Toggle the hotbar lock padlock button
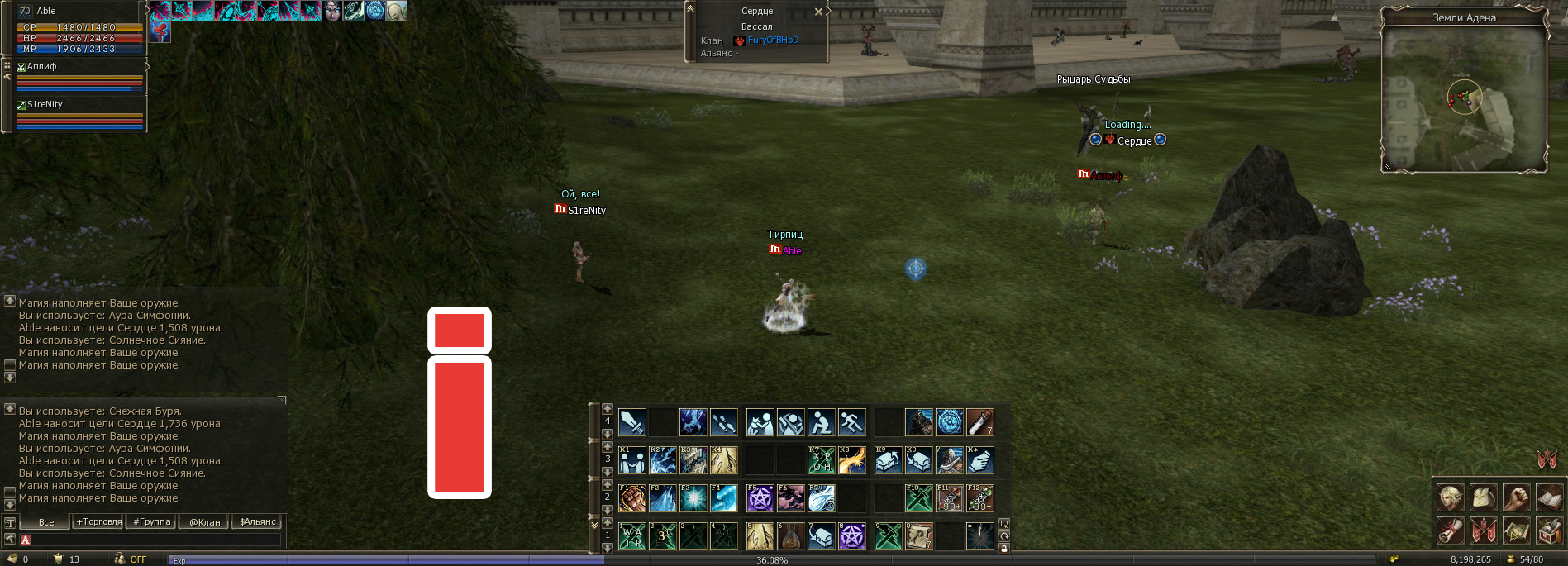Viewport: 1568px width, 566px height. 1004,548
